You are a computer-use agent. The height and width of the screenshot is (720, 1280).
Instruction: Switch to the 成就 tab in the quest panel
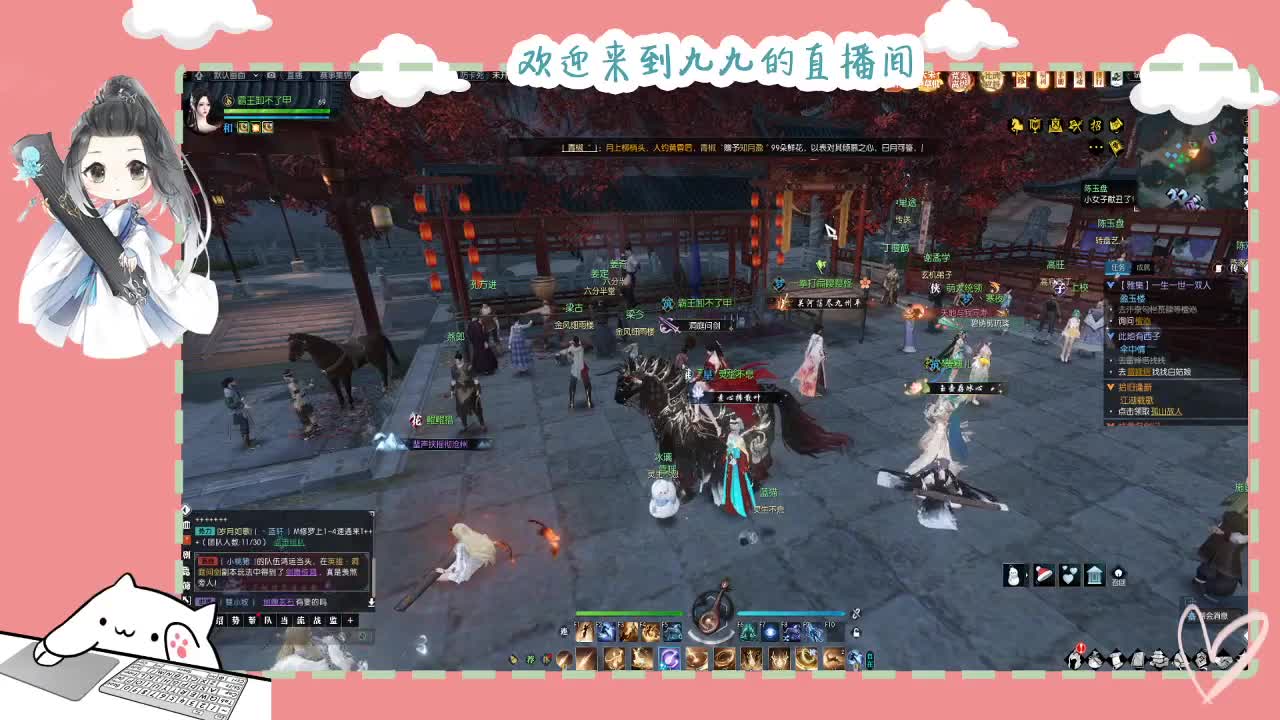(x=1145, y=268)
